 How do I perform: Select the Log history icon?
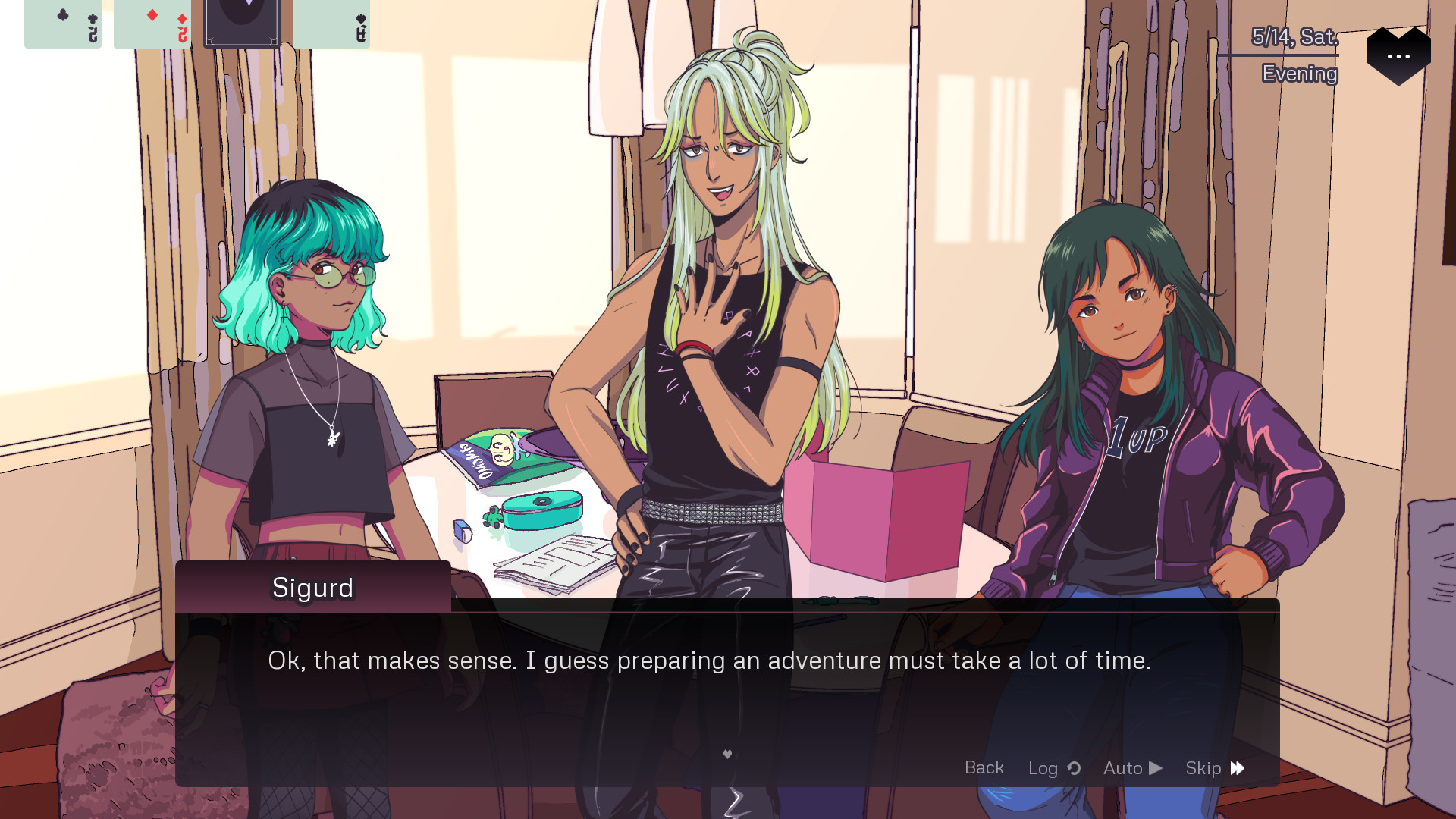(x=1074, y=768)
